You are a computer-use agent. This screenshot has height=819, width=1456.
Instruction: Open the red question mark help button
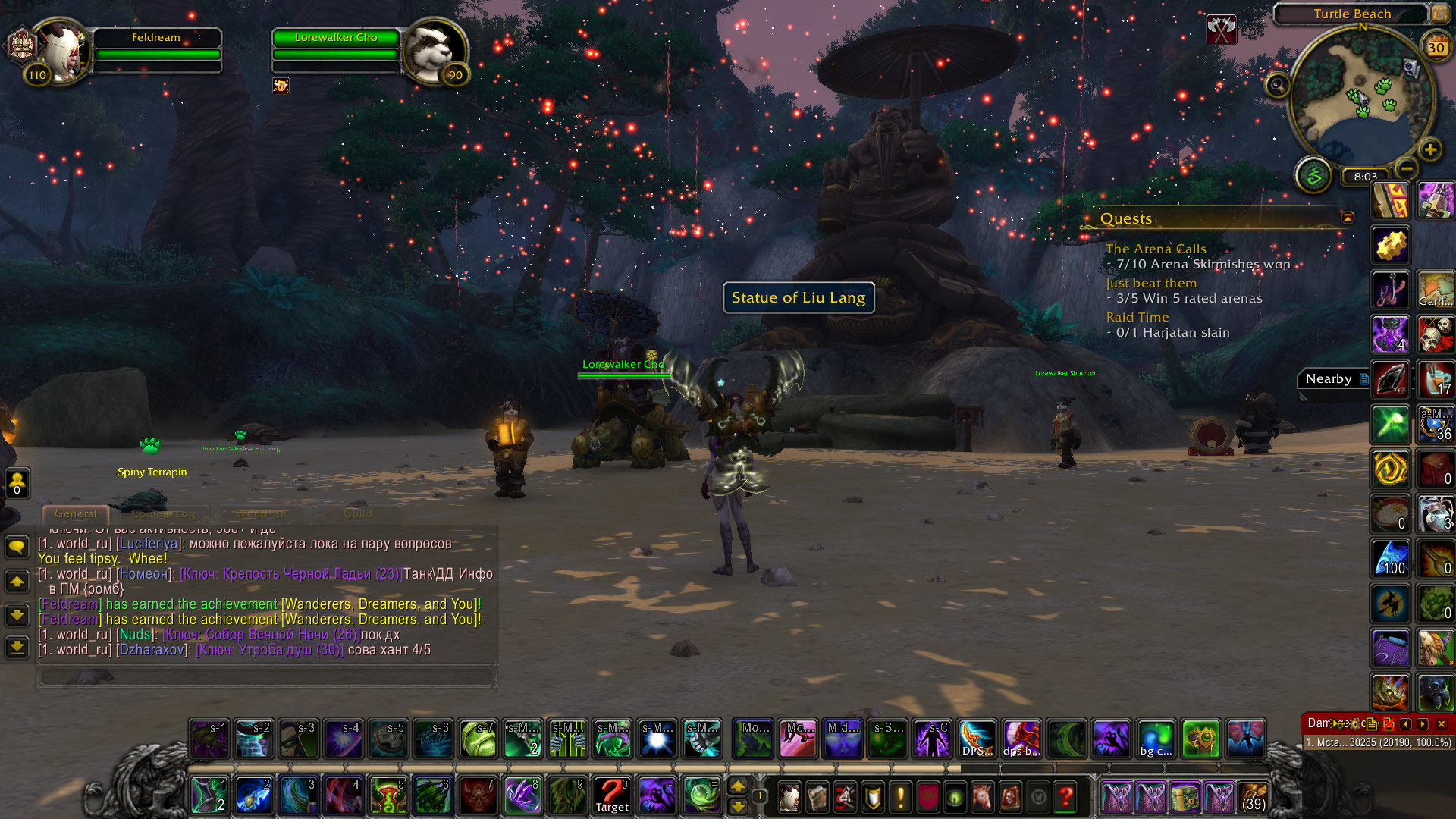[1065, 797]
